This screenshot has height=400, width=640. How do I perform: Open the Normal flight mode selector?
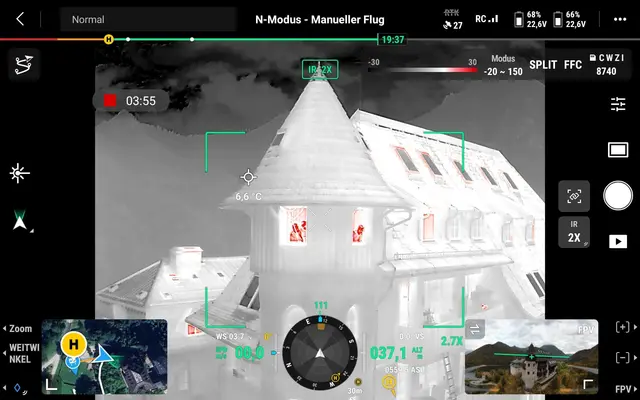point(147,19)
